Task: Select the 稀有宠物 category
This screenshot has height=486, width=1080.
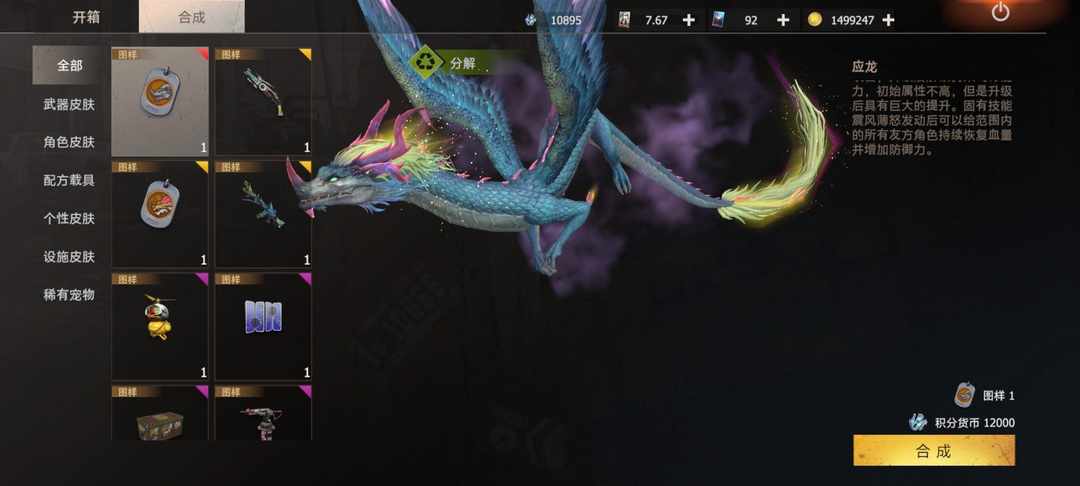Action: (70, 294)
